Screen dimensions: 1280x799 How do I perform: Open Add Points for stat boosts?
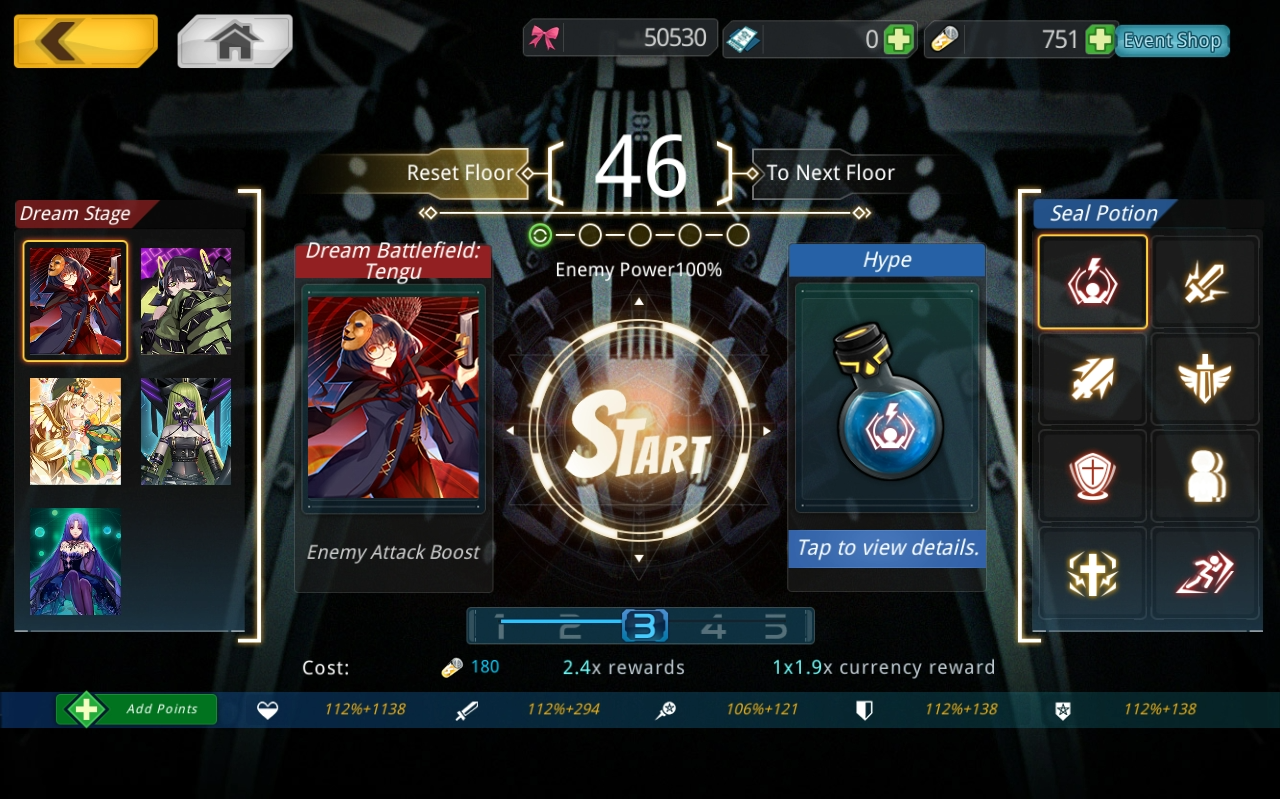point(137,709)
